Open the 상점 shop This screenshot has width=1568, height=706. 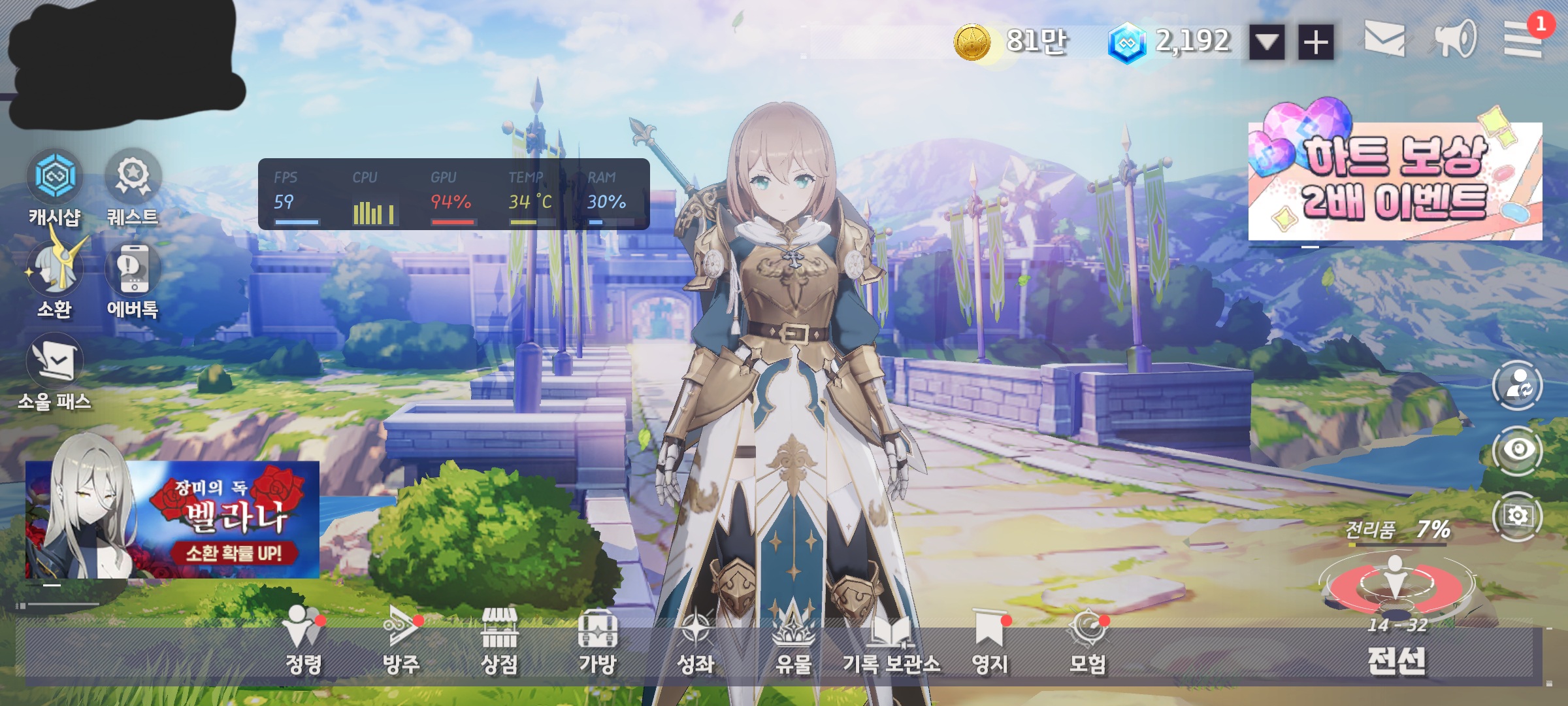pyautogui.click(x=499, y=644)
